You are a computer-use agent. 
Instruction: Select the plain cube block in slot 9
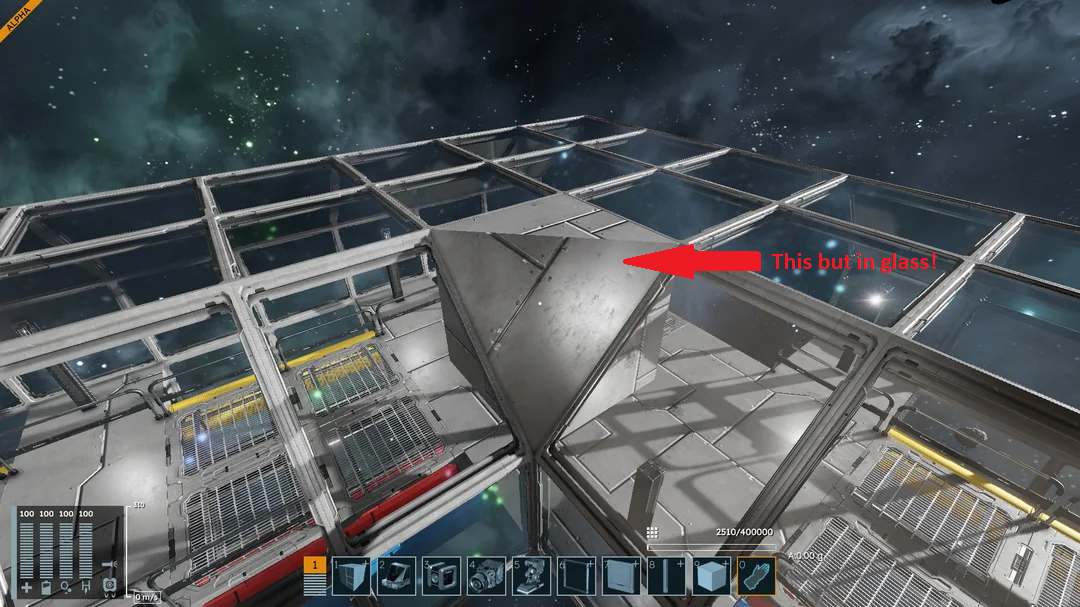click(711, 577)
